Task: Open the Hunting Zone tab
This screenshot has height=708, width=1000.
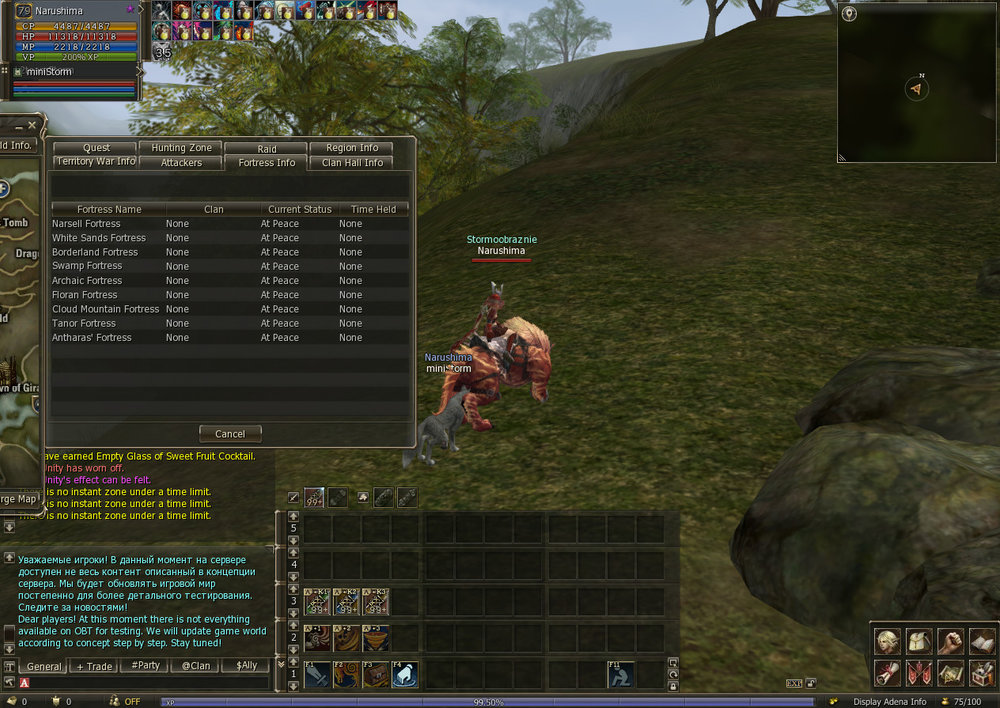Action: (x=181, y=148)
